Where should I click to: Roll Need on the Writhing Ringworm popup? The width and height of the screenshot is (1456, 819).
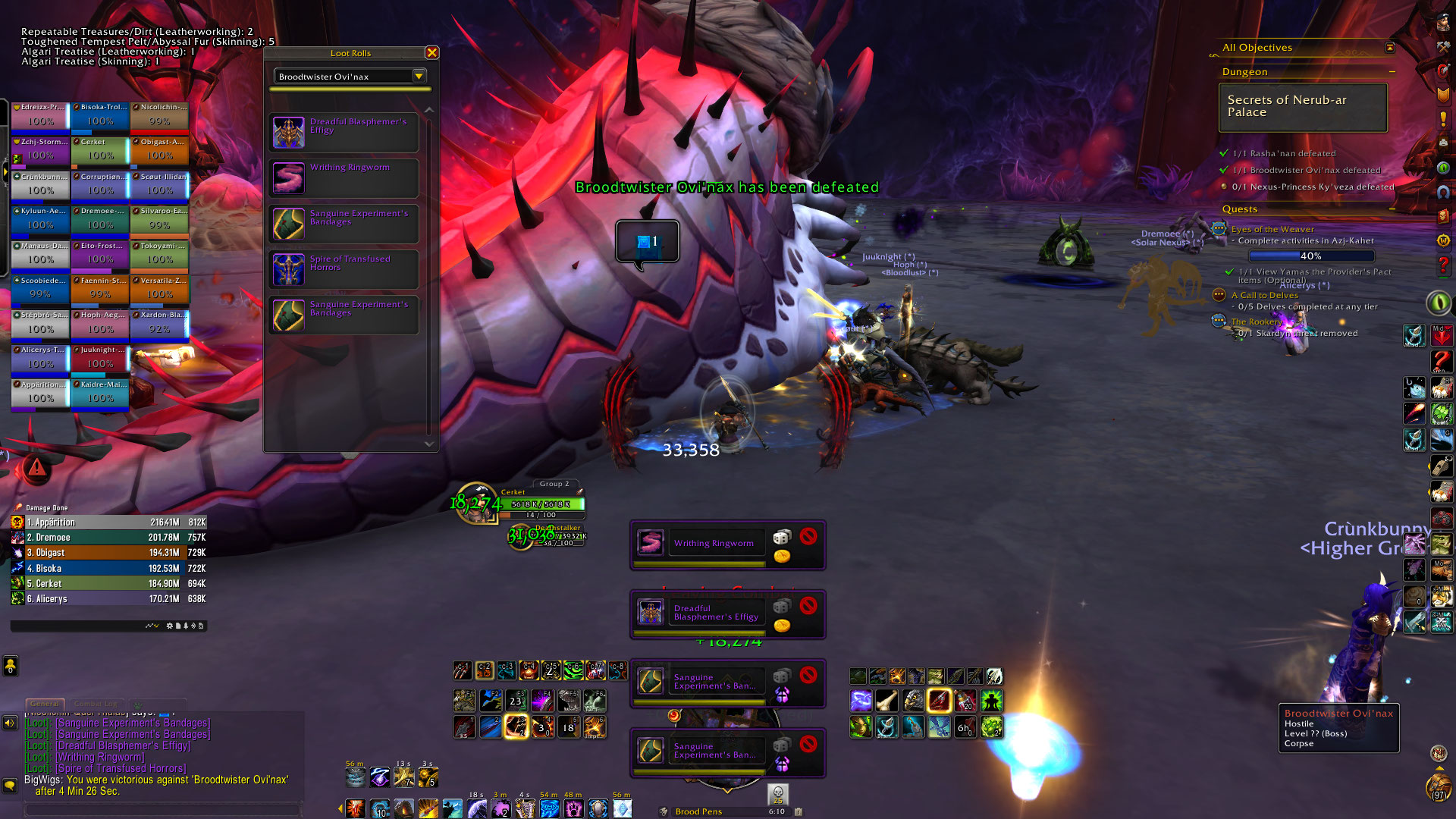click(781, 537)
